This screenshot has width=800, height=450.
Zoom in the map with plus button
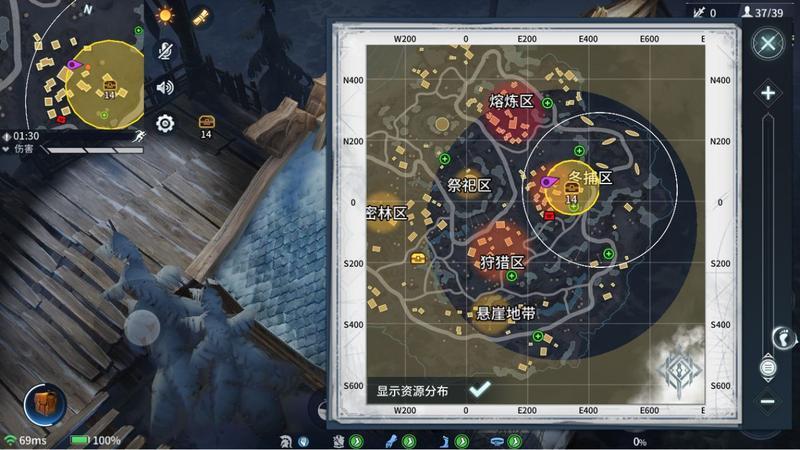pyautogui.click(x=767, y=94)
